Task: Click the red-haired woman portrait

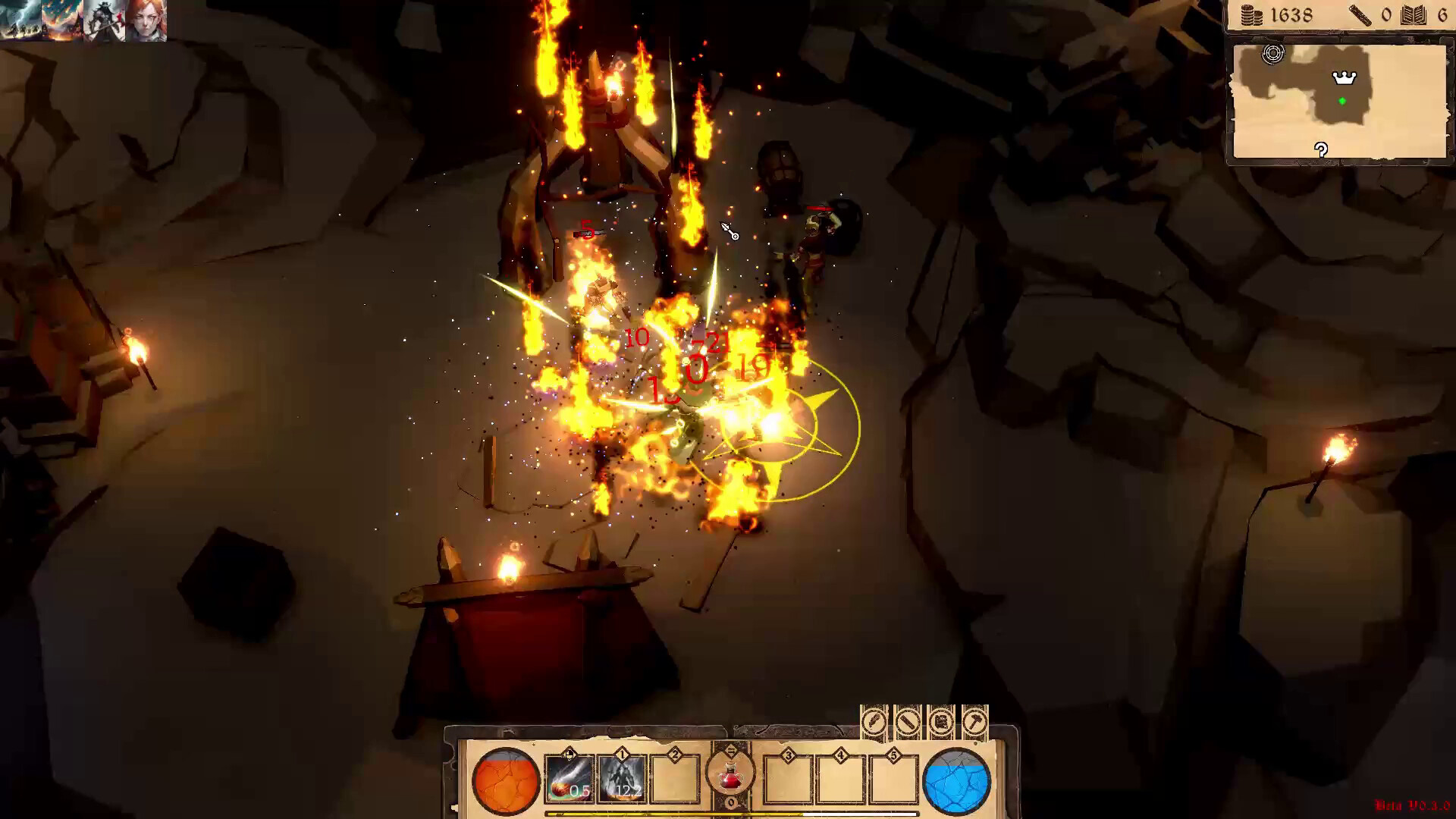Action: tap(146, 19)
